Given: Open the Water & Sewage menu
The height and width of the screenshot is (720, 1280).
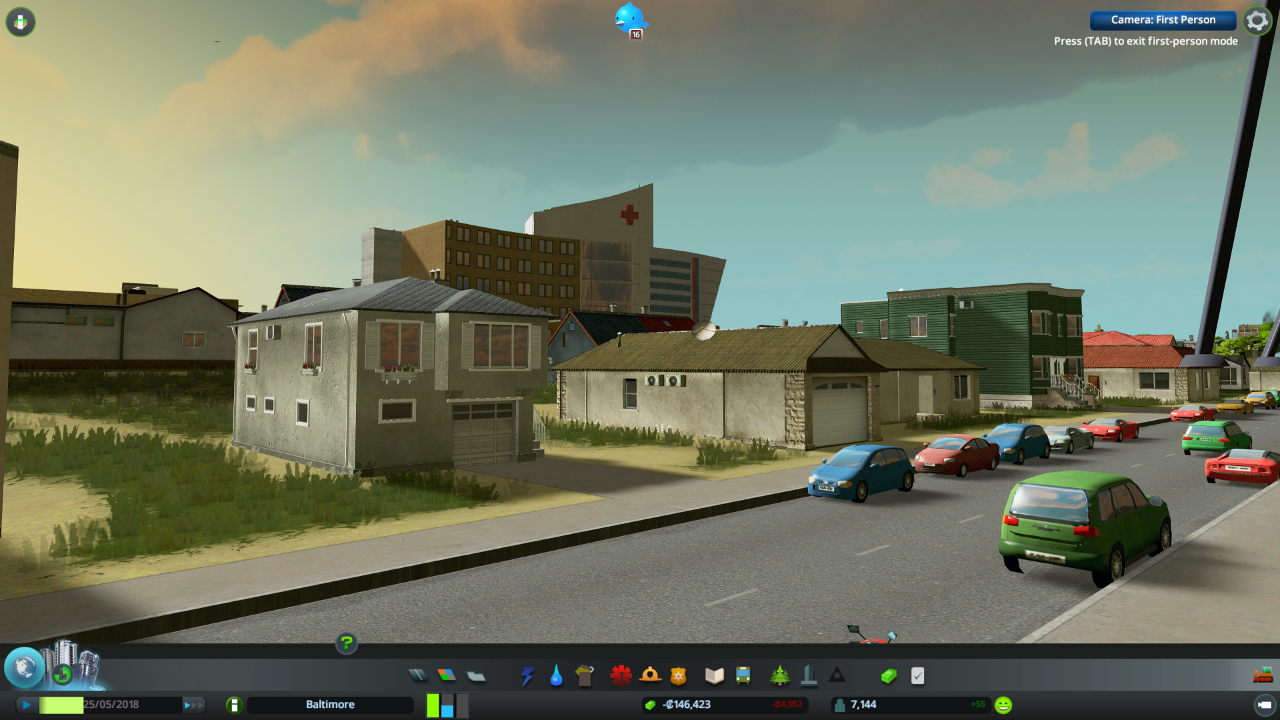Looking at the screenshot, I should pyautogui.click(x=555, y=675).
